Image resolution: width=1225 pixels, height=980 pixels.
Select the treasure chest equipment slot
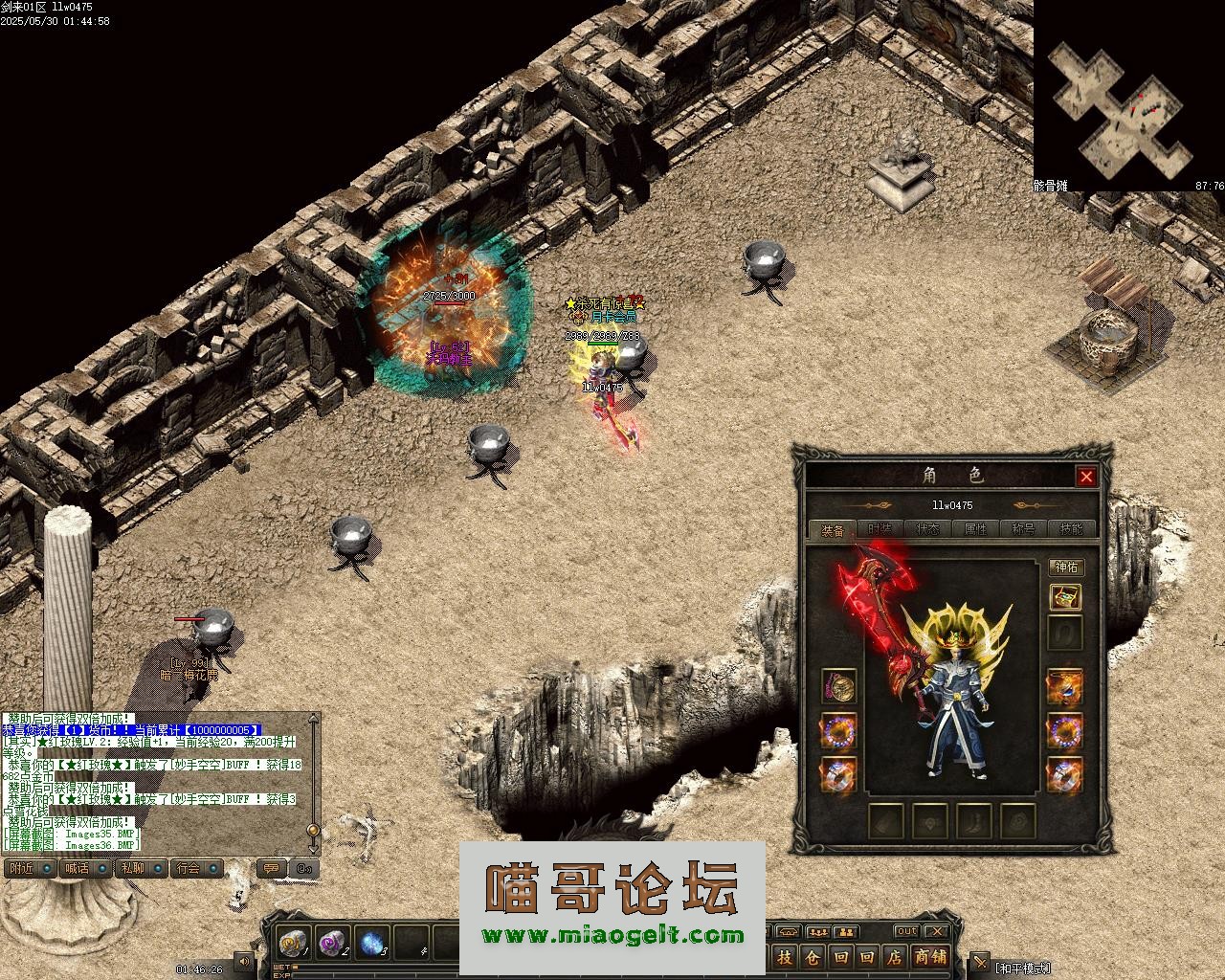1065,598
